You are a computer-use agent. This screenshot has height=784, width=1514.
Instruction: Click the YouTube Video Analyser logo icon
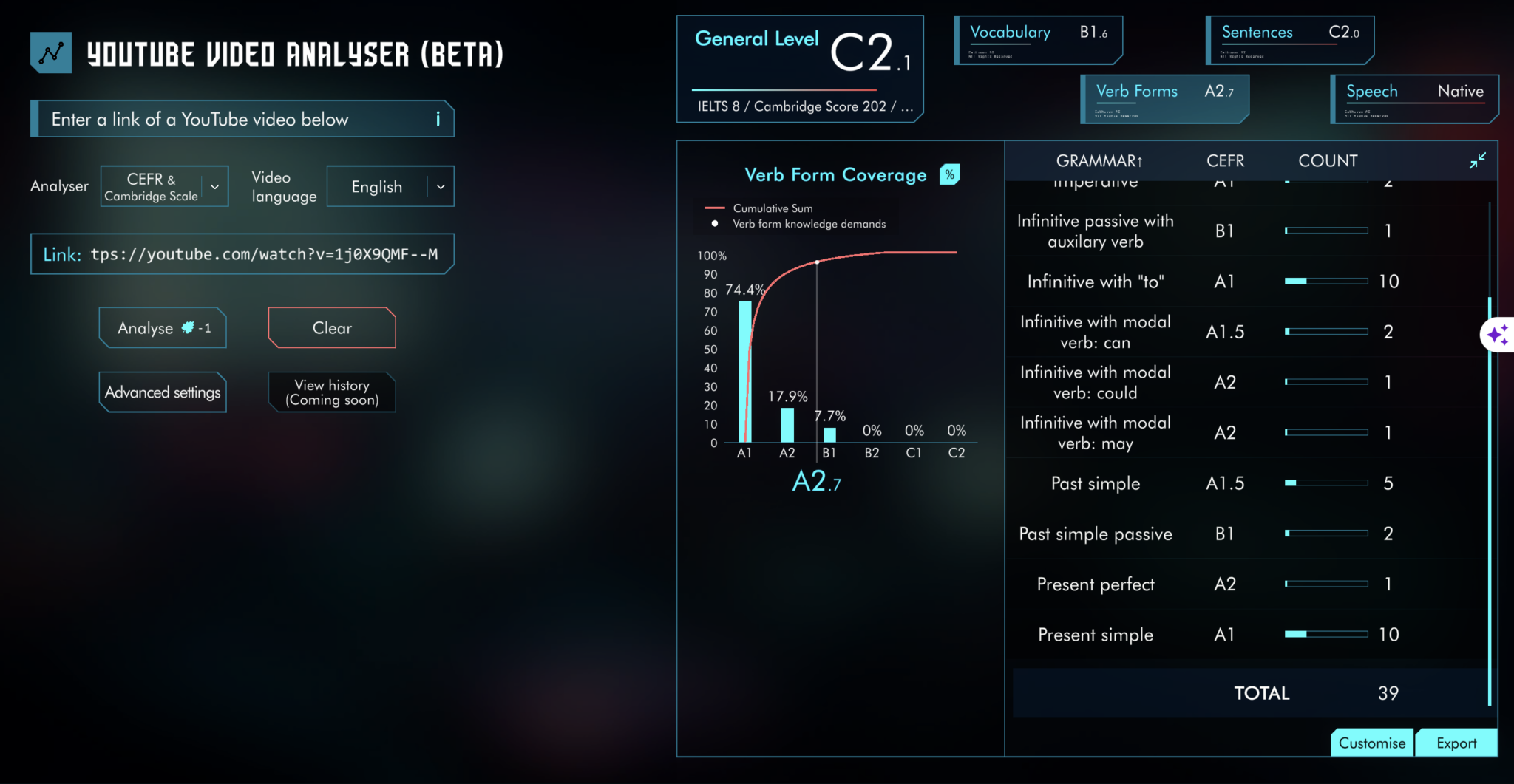[x=50, y=52]
